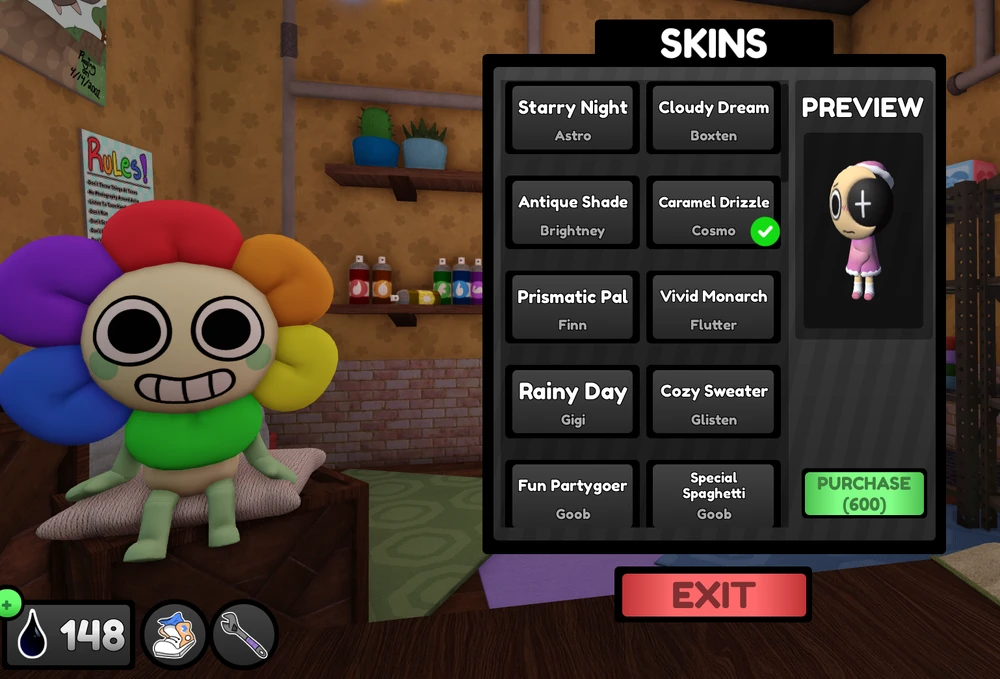Click the skin preview thumbnail

[x=863, y=232]
